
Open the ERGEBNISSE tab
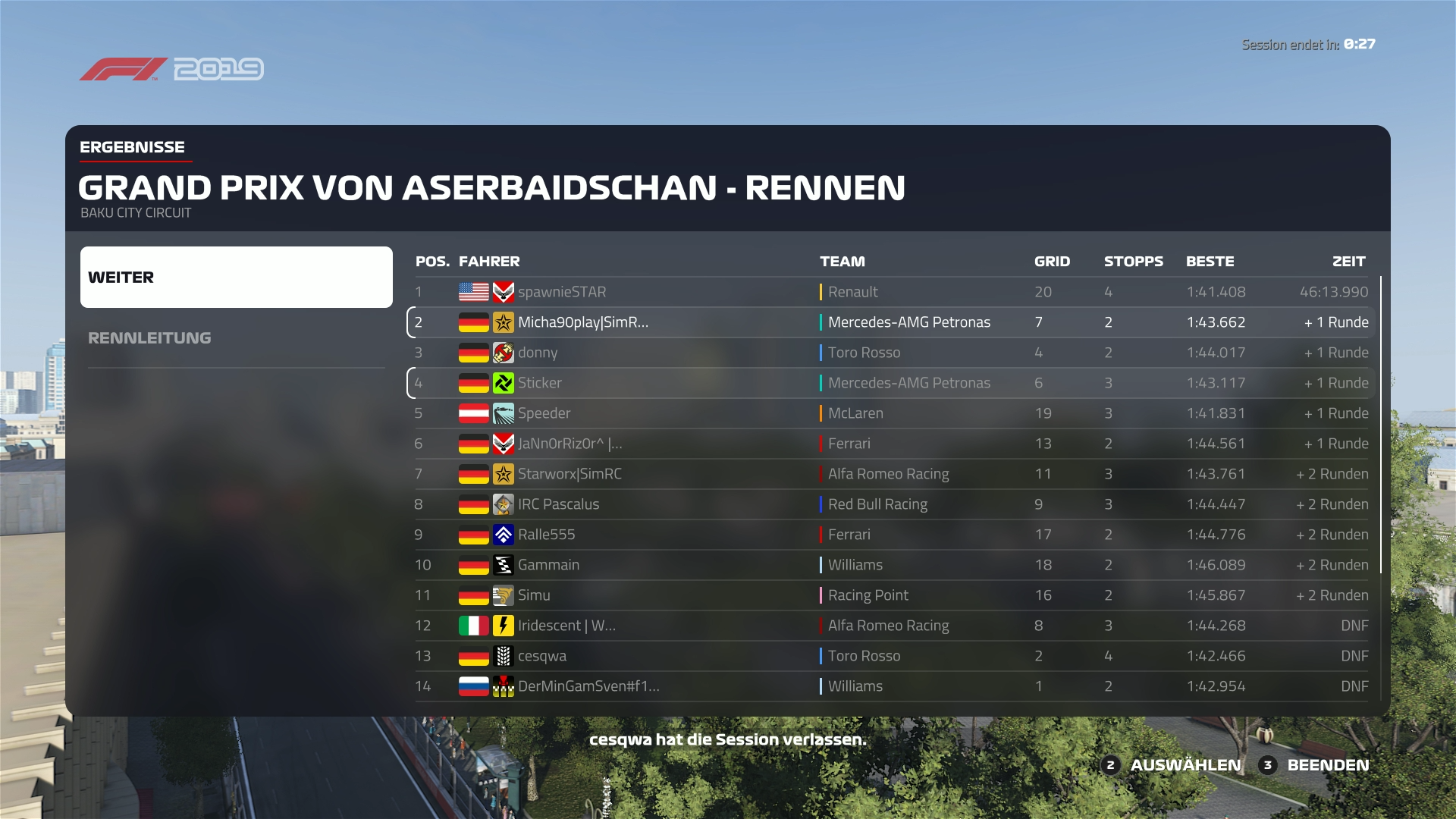132,147
